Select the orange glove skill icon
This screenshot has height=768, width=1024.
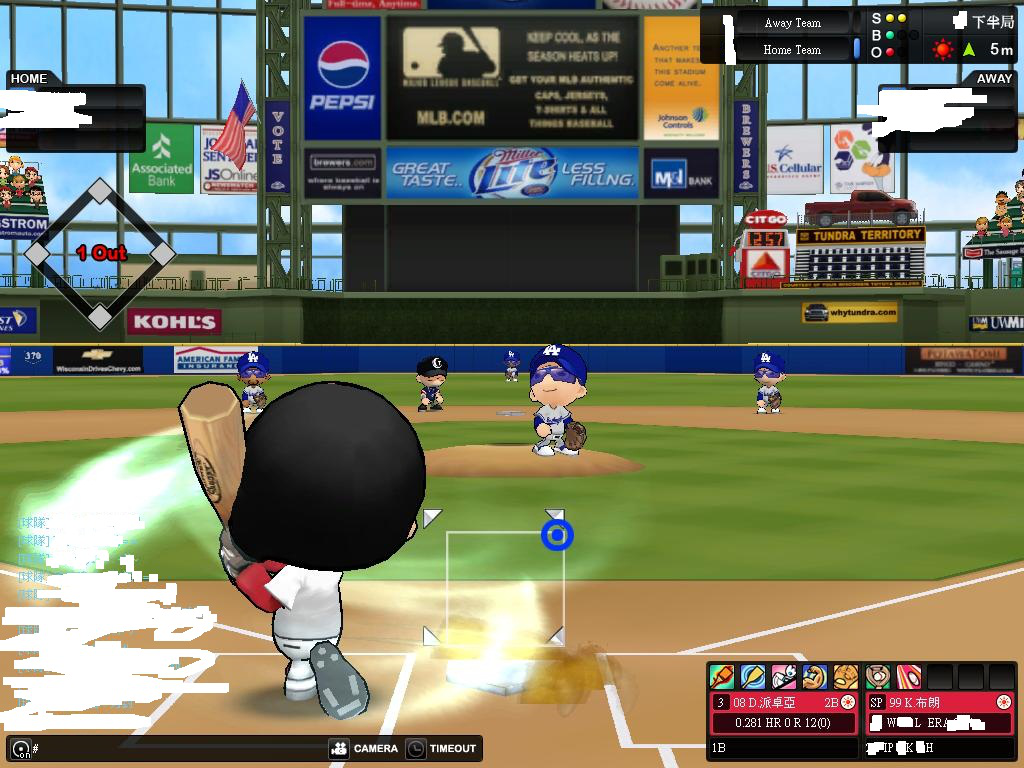click(x=845, y=676)
